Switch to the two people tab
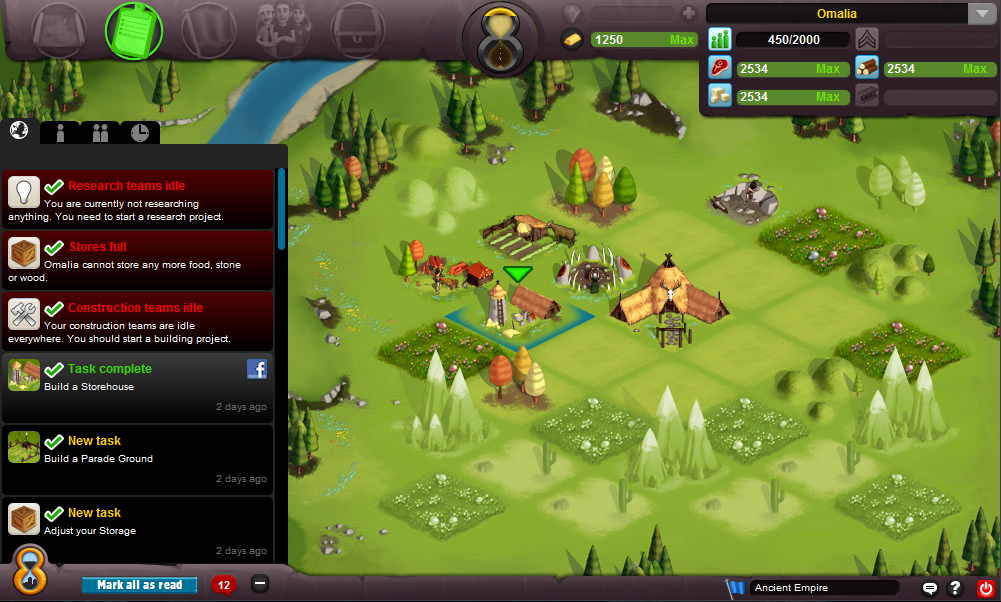 (100, 133)
